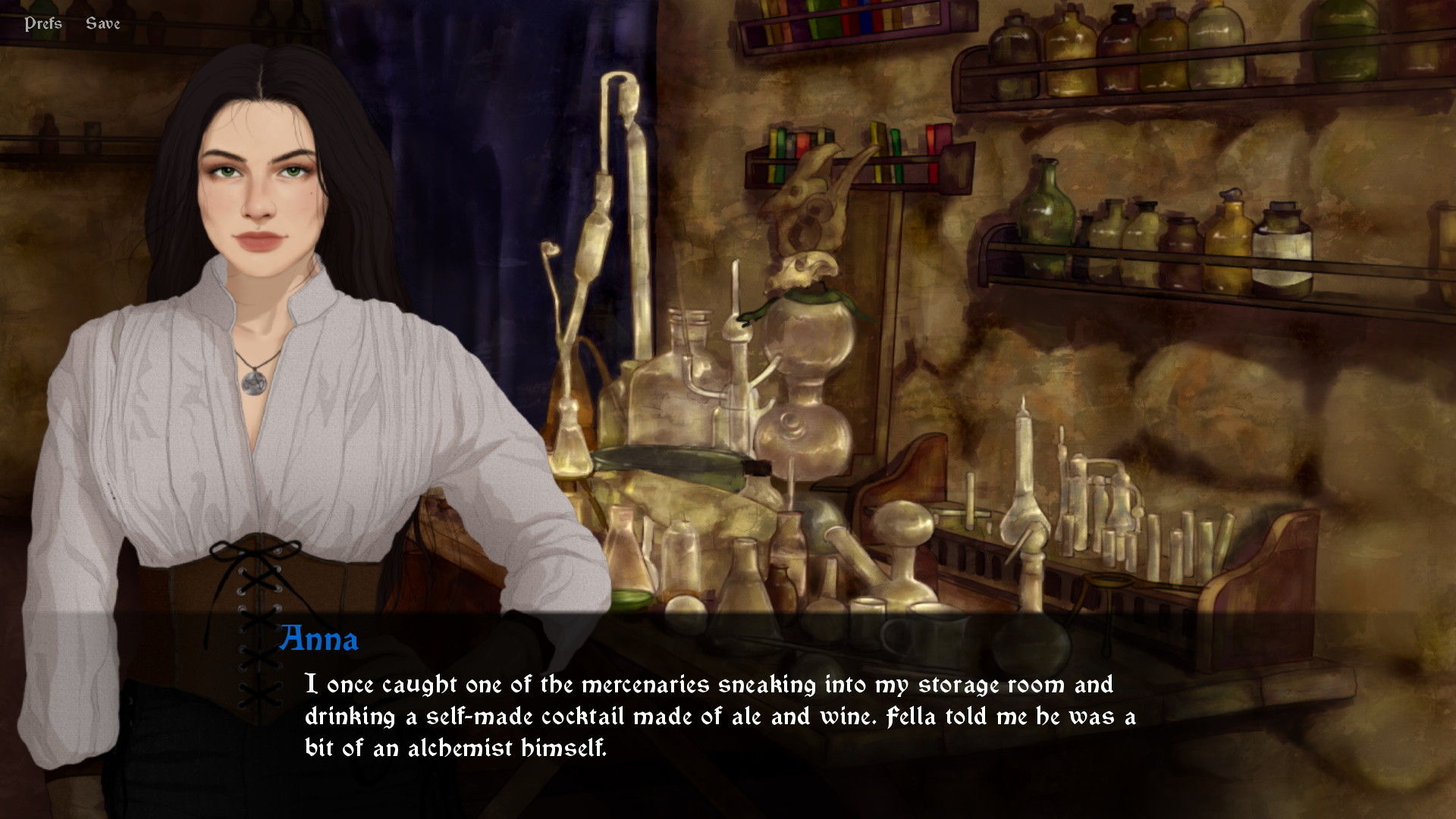1456x819 pixels.
Task: Open the Prefs menu
Action: pyautogui.click(x=42, y=23)
